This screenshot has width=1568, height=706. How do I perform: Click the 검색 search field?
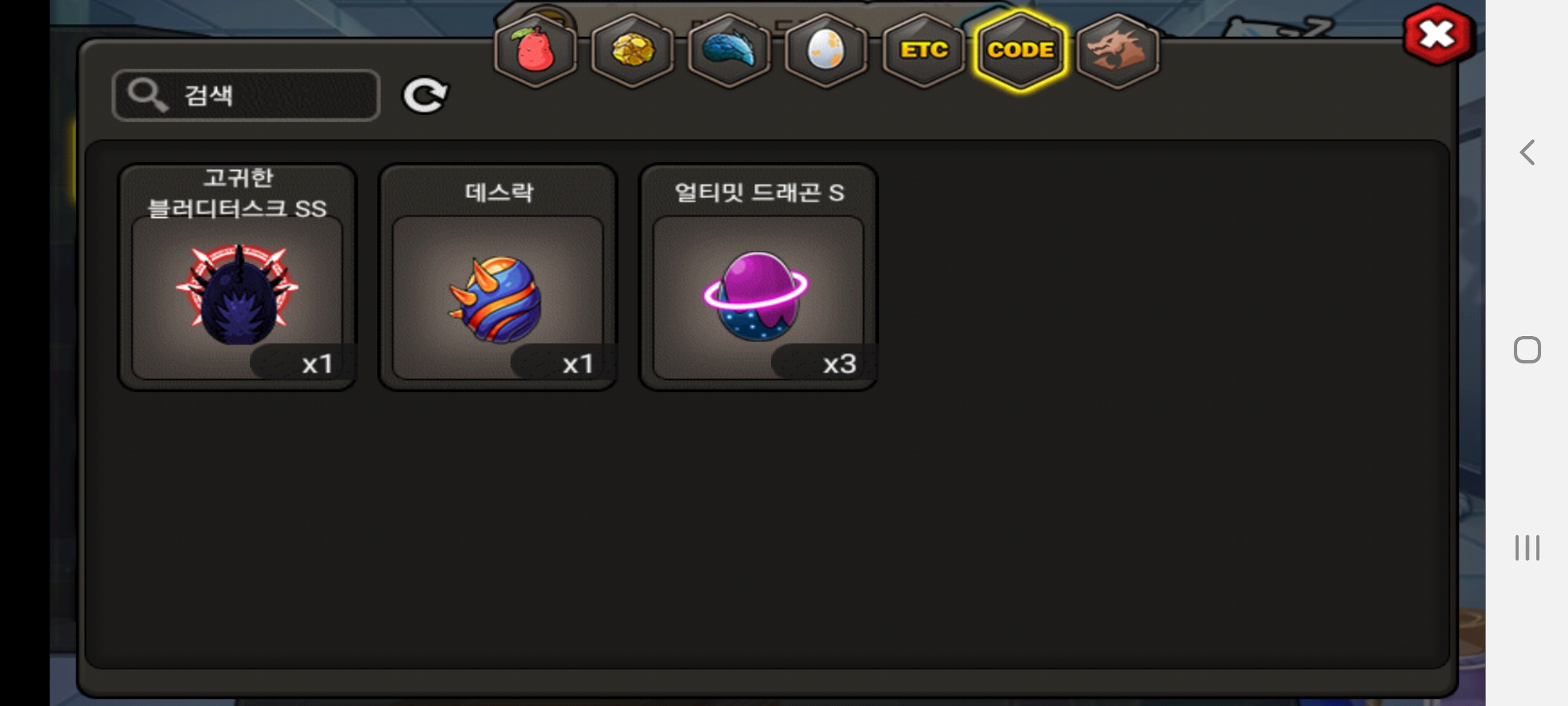coord(246,95)
